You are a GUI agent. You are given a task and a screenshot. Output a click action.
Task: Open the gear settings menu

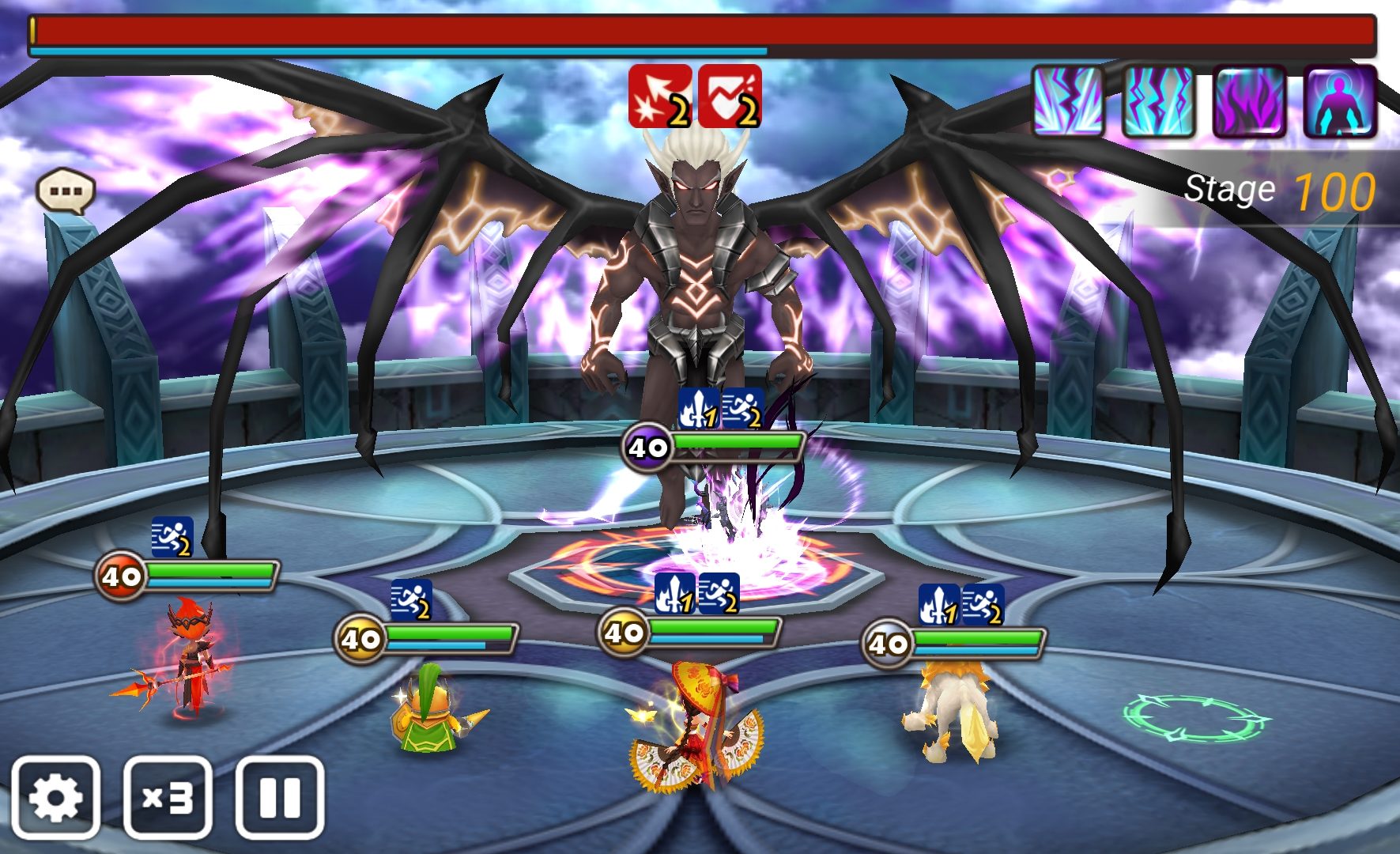pos(55,797)
